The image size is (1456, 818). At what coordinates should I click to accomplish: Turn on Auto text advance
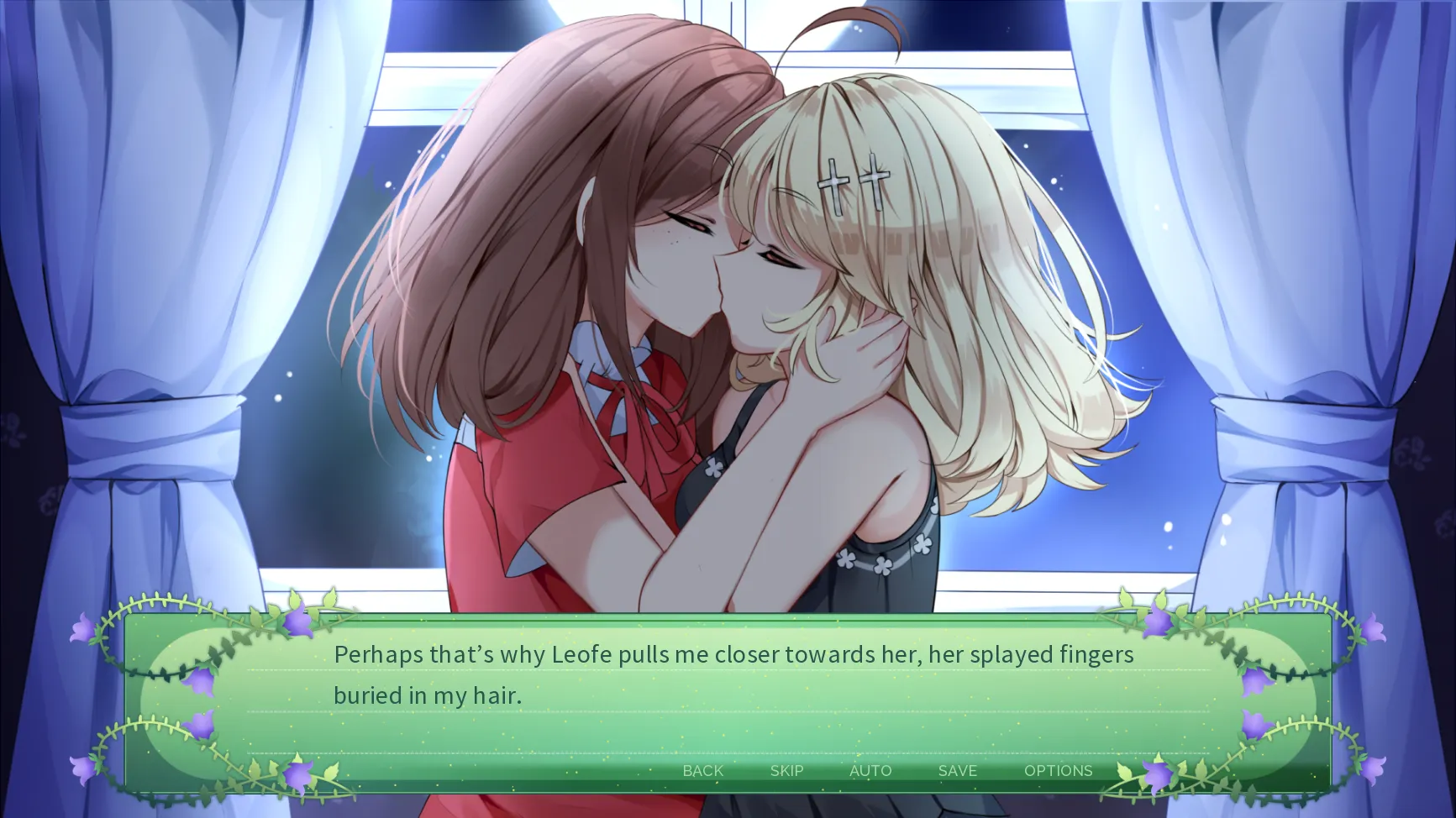coord(870,770)
